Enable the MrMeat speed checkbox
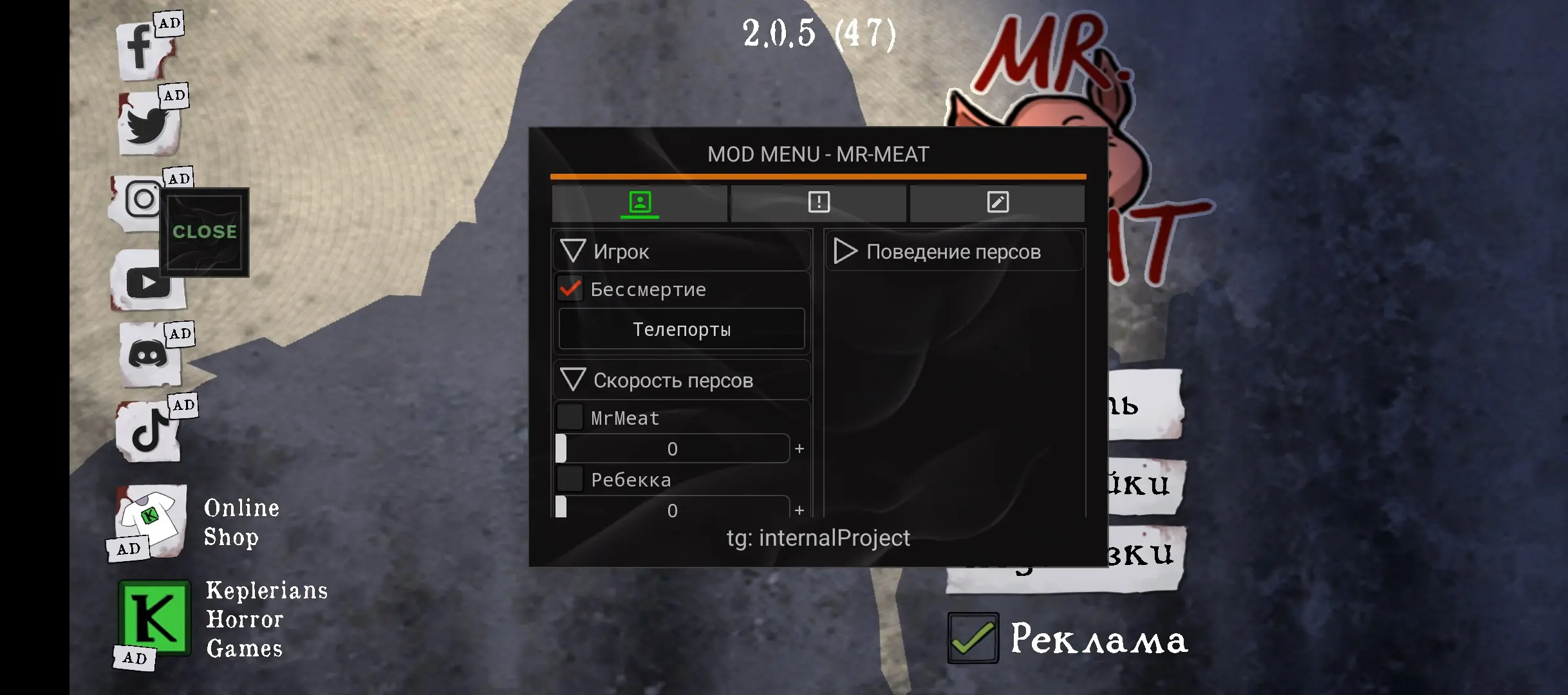Image resolution: width=1568 pixels, height=695 pixels. point(569,417)
